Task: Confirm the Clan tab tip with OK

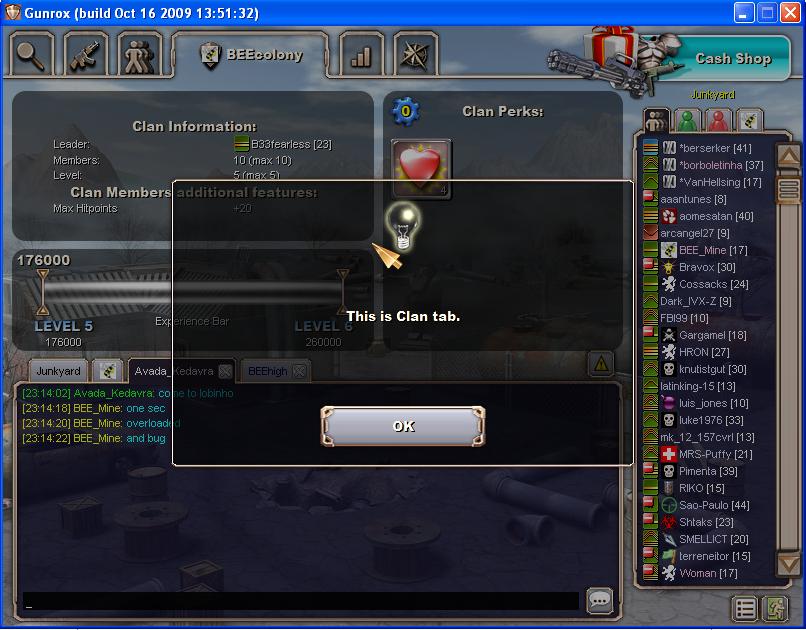Action: (x=403, y=426)
